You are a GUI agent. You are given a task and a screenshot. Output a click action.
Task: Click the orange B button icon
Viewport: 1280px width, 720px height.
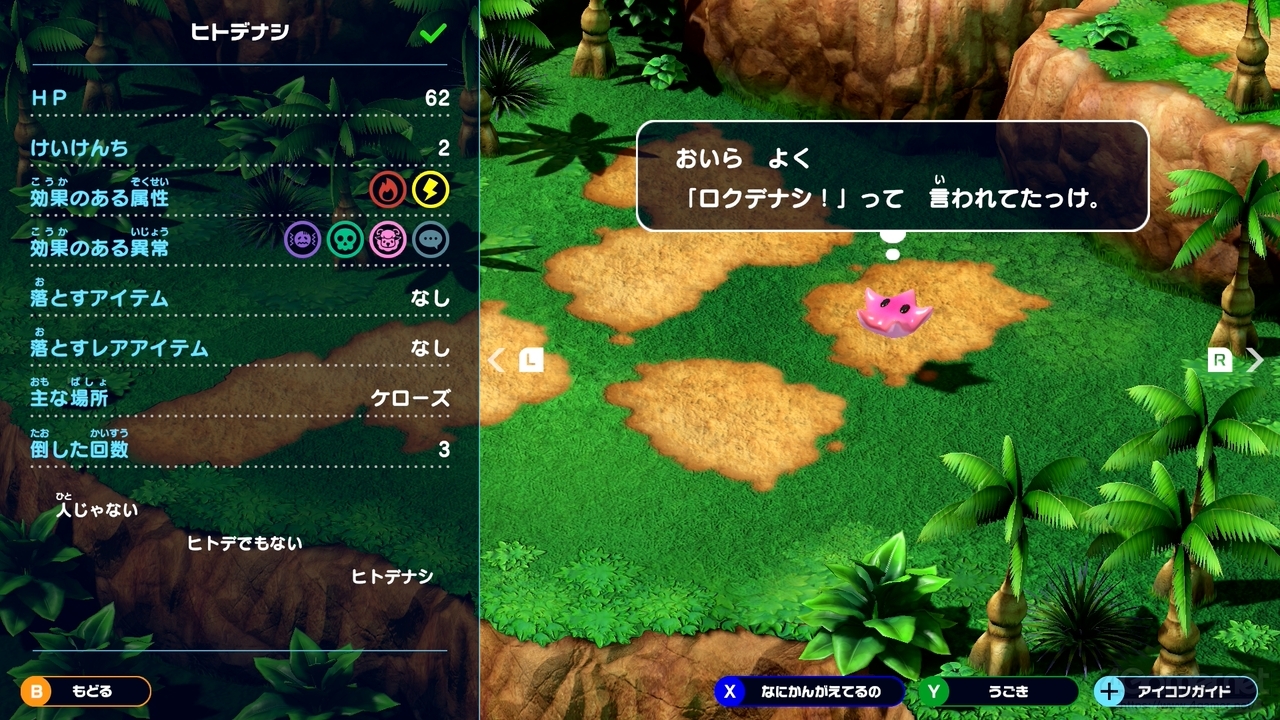(36, 691)
